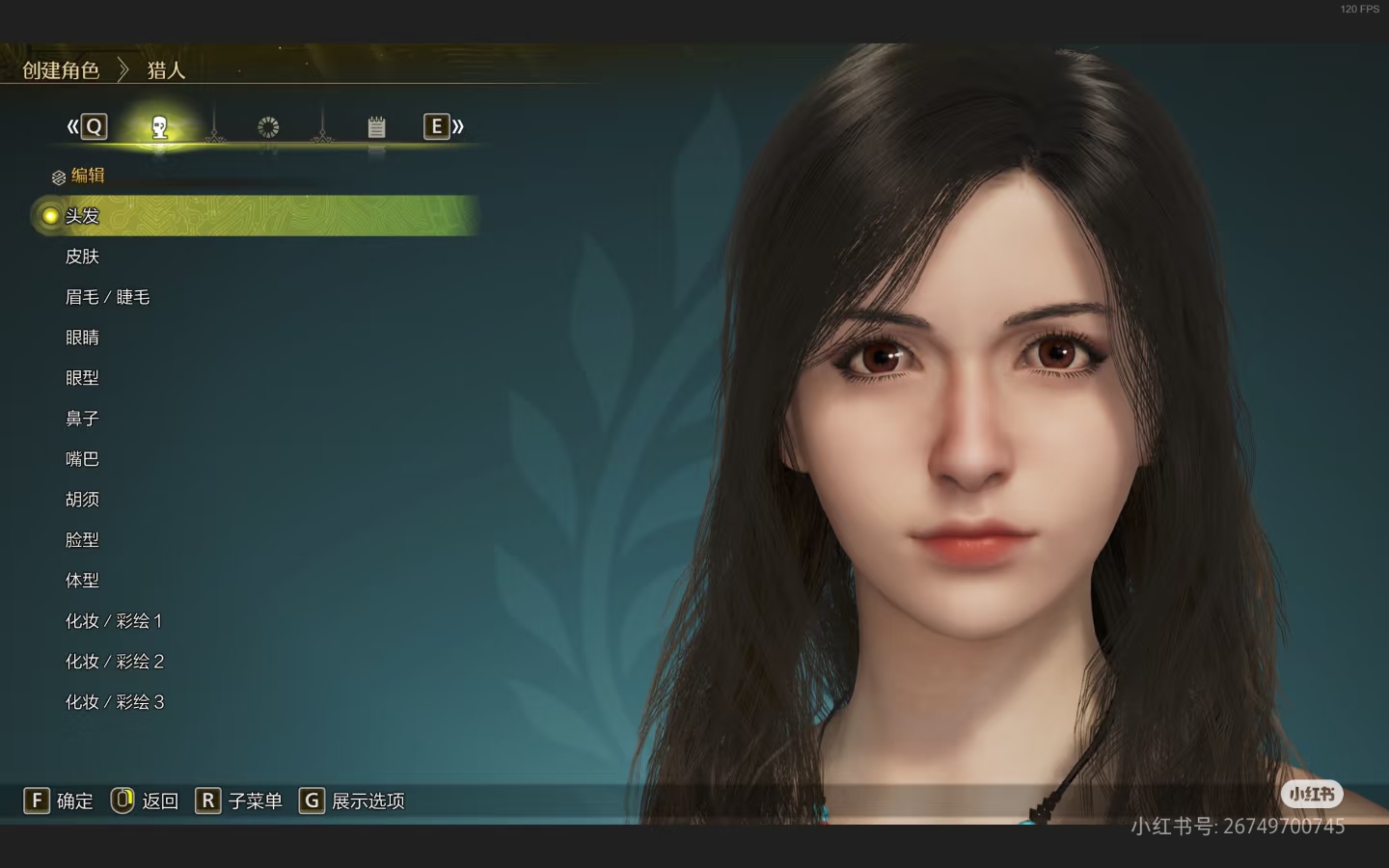This screenshot has width=1389, height=868.
Task: Edit the 鼻子 nose settings
Action: [x=83, y=419]
